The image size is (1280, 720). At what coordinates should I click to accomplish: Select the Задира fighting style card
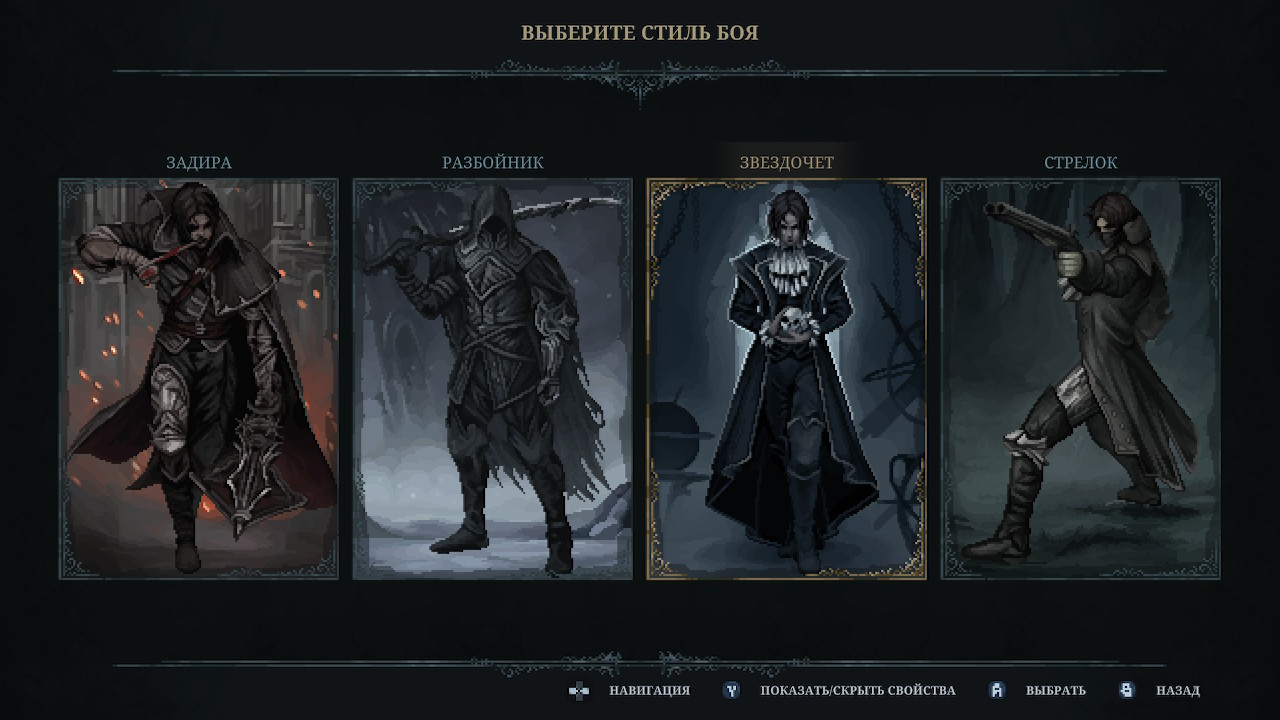(199, 379)
